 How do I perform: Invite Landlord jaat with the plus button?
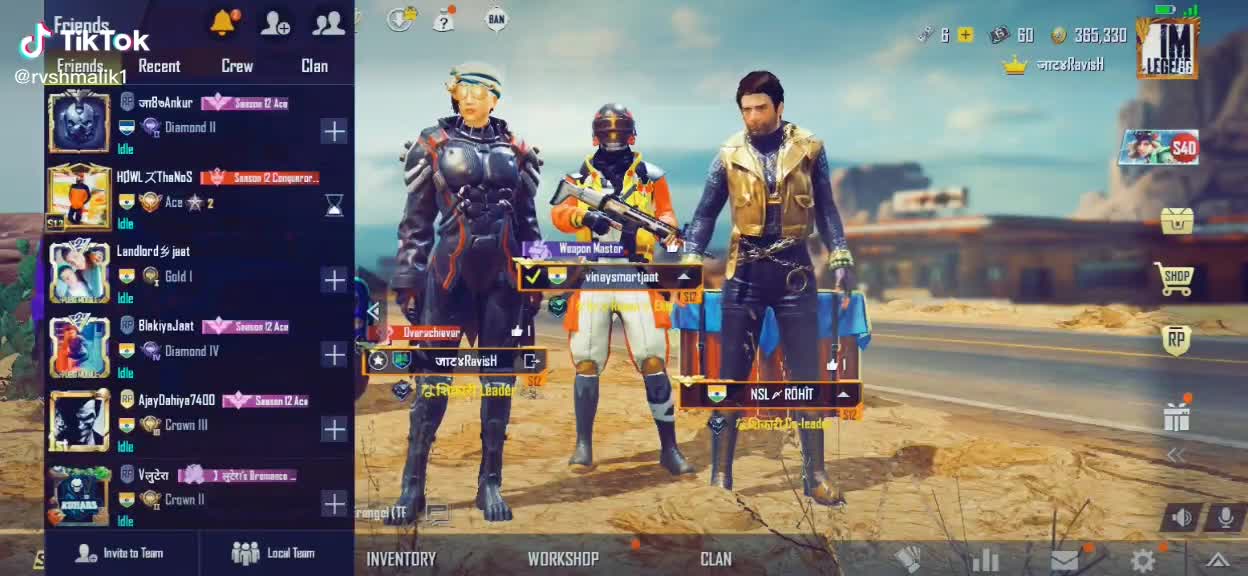(x=334, y=280)
